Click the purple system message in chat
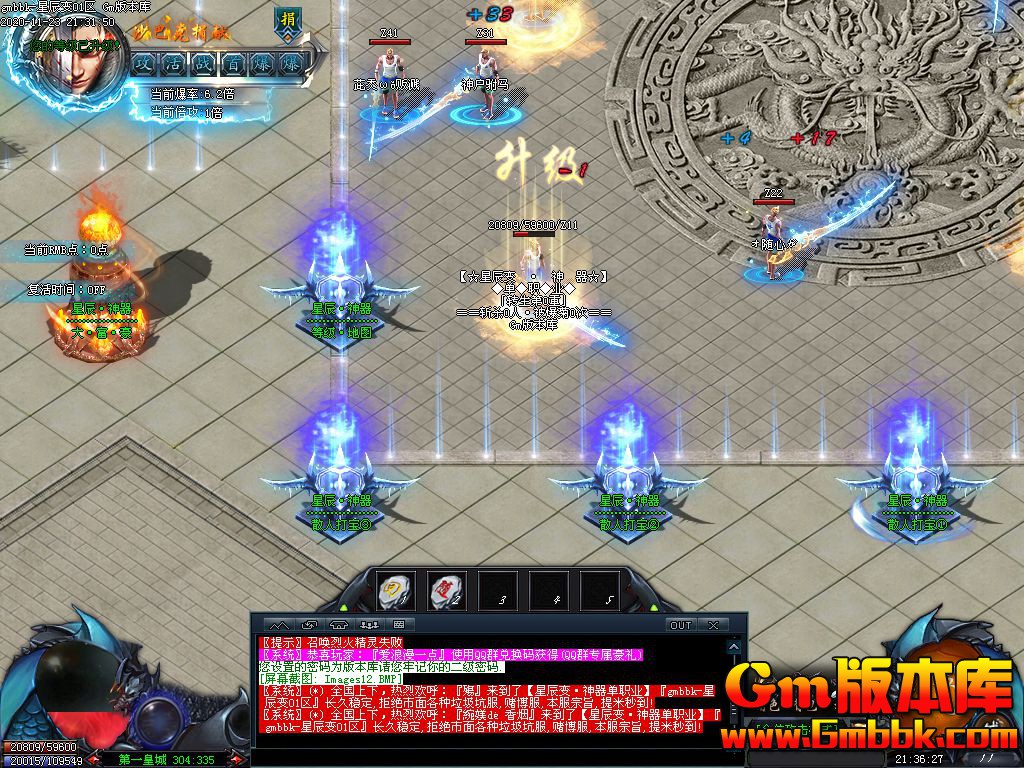This screenshot has width=1024, height=768. coord(450,654)
